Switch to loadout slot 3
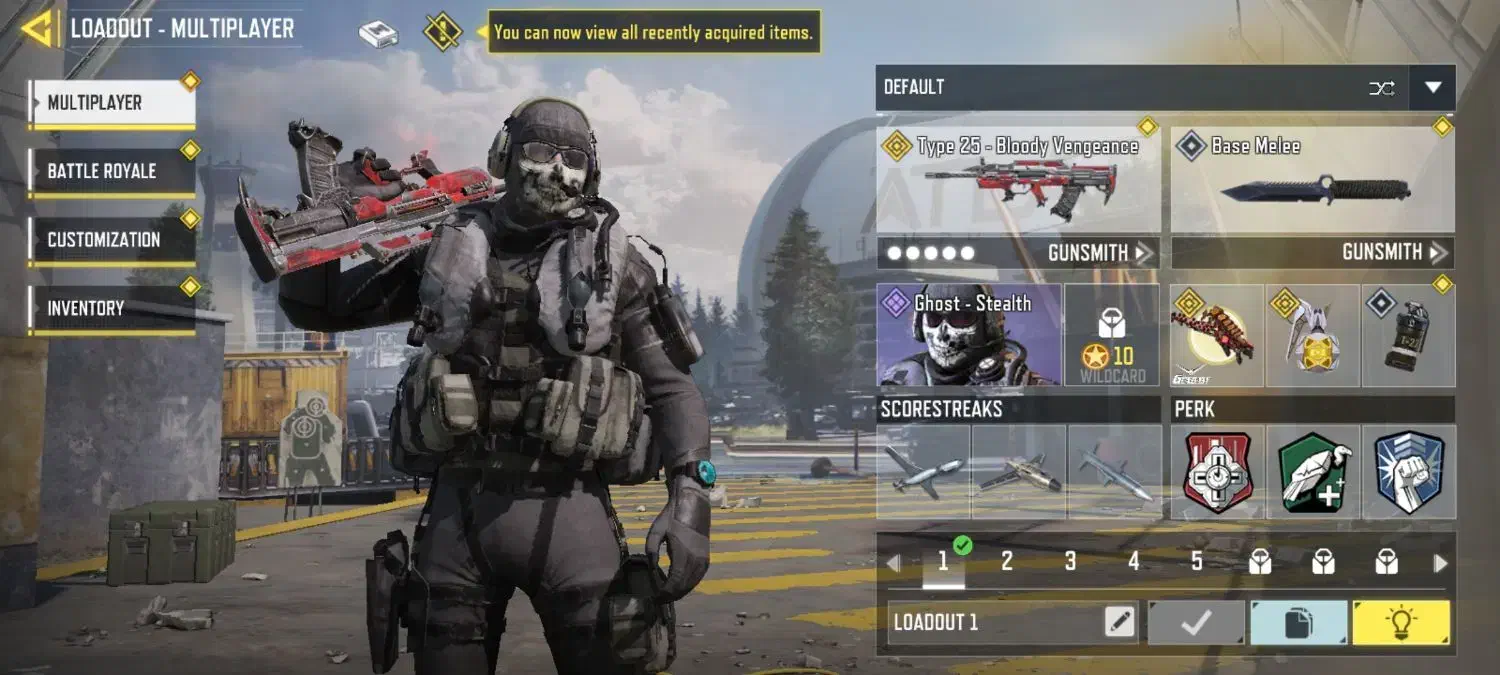Screen dimensions: 1500x675 click(1070, 562)
